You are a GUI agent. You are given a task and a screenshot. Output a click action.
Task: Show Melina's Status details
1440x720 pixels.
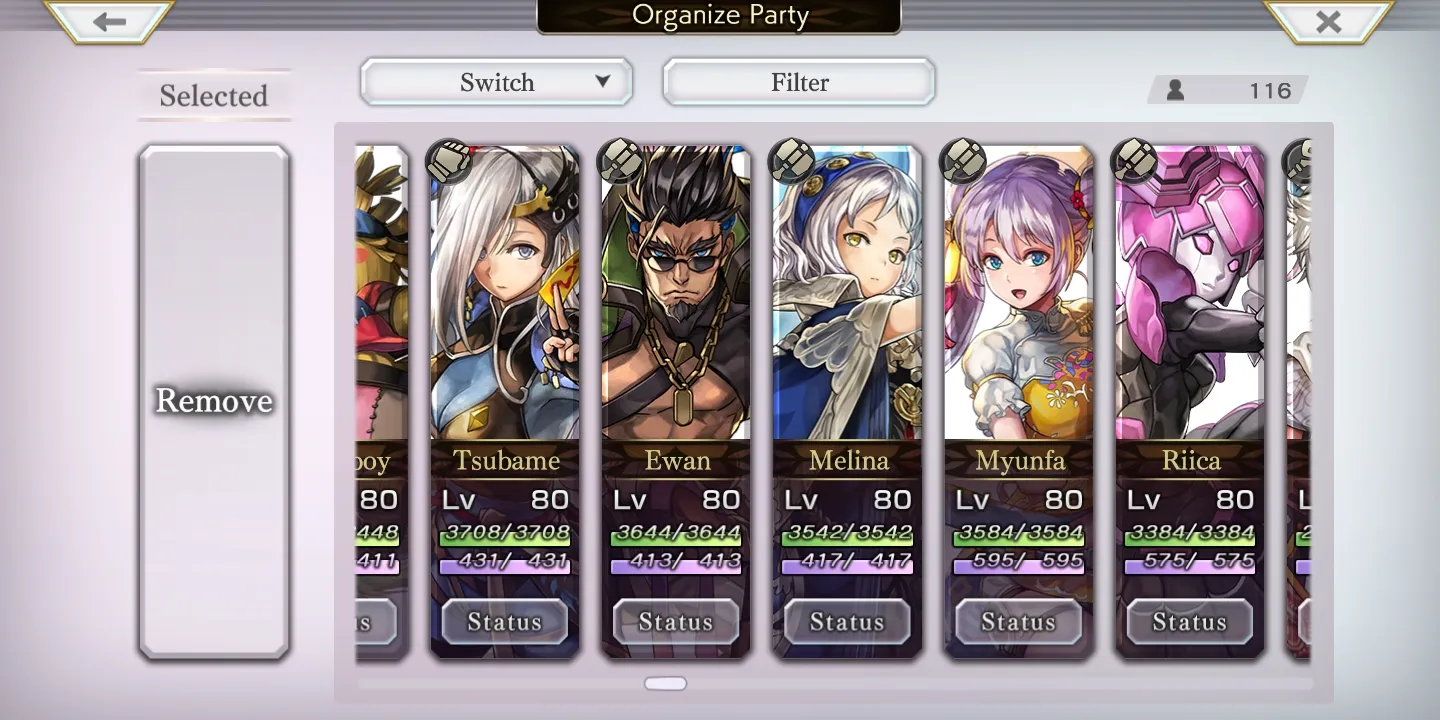click(x=847, y=622)
